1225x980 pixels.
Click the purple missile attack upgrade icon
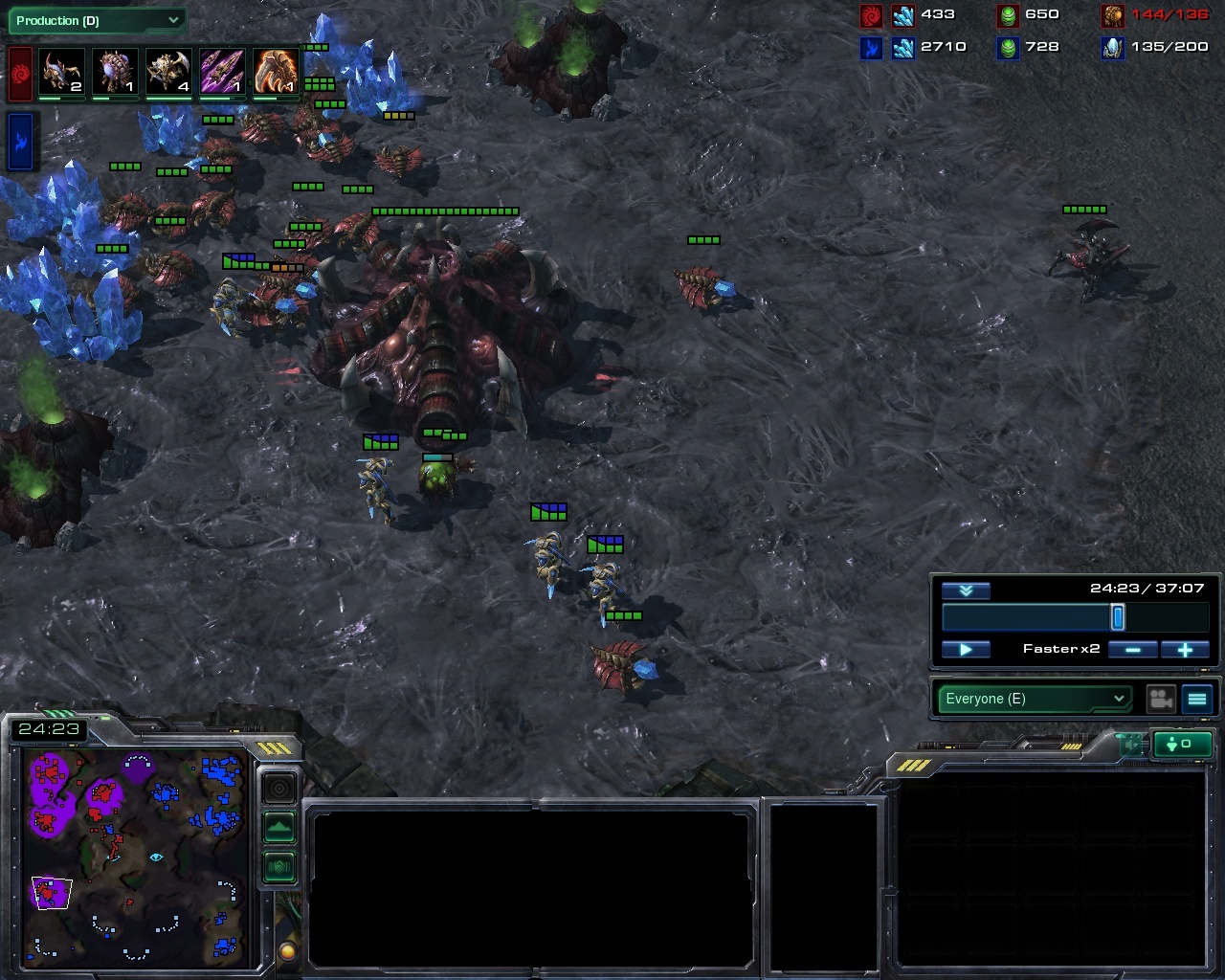(x=222, y=73)
